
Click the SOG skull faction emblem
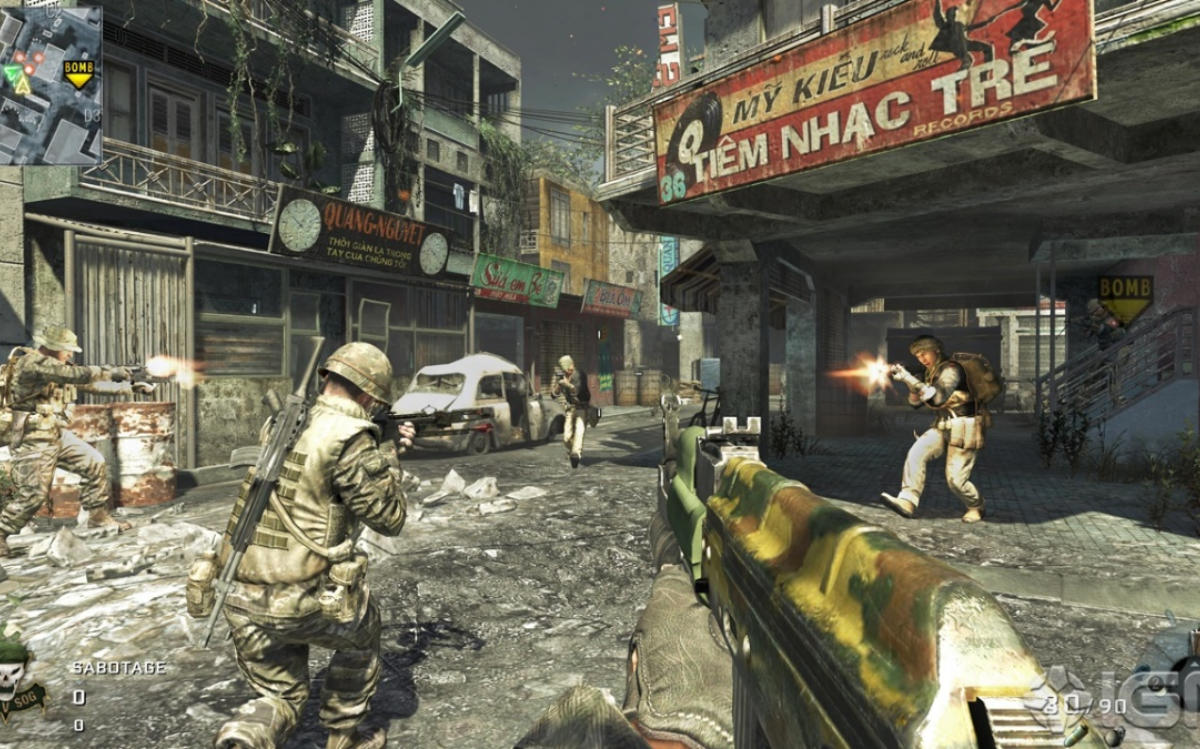pos(15,678)
